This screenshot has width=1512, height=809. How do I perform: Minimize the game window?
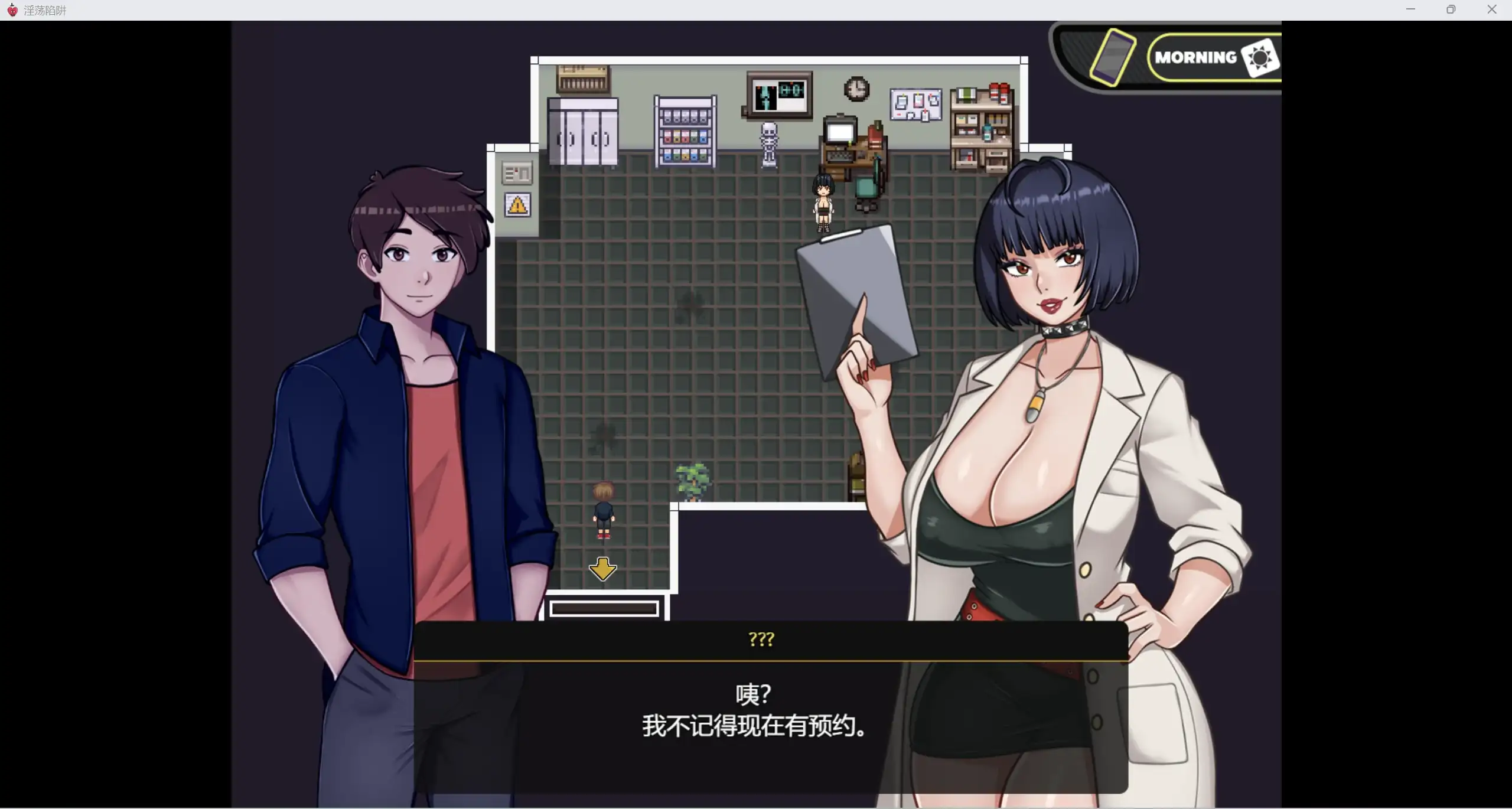click(1410, 9)
